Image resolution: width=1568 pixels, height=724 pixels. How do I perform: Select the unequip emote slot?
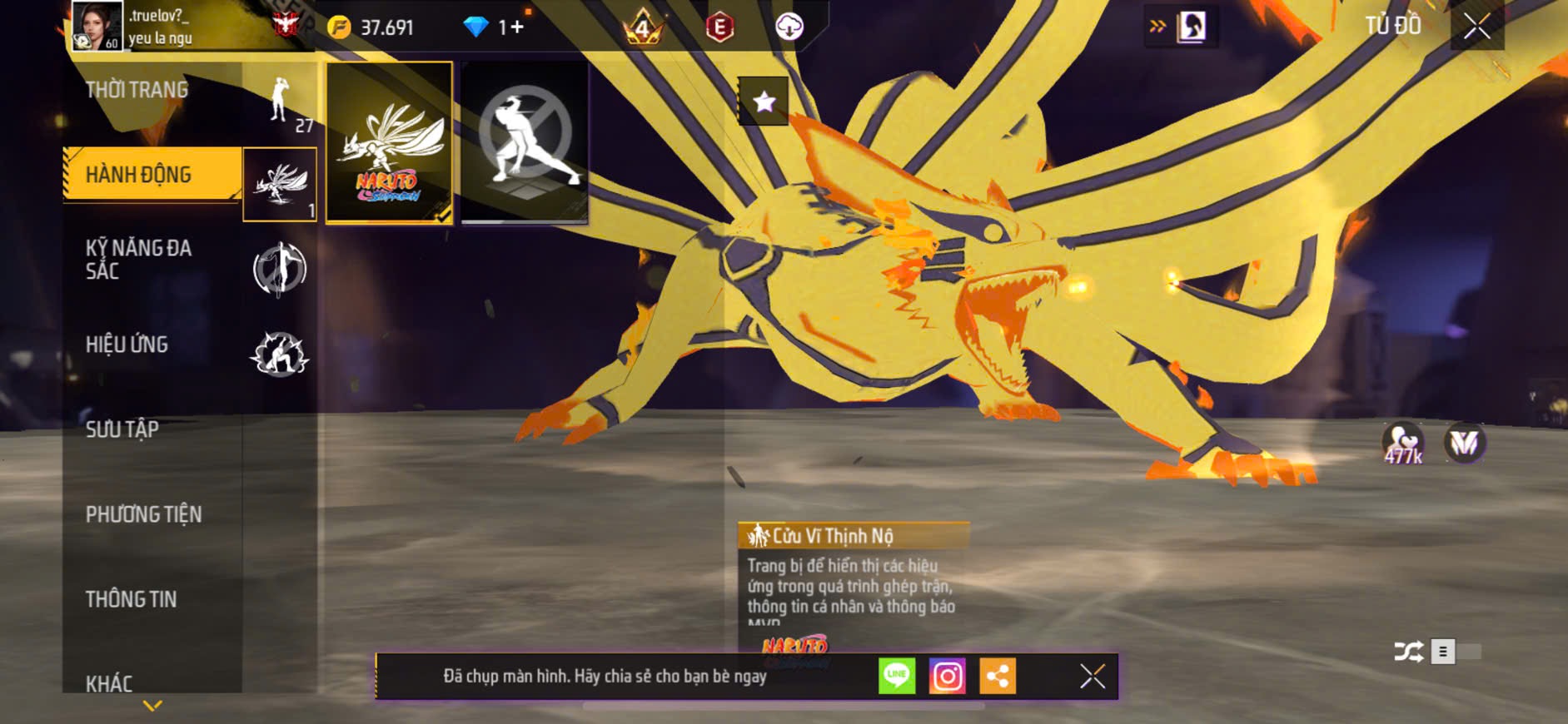pyautogui.click(x=525, y=143)
